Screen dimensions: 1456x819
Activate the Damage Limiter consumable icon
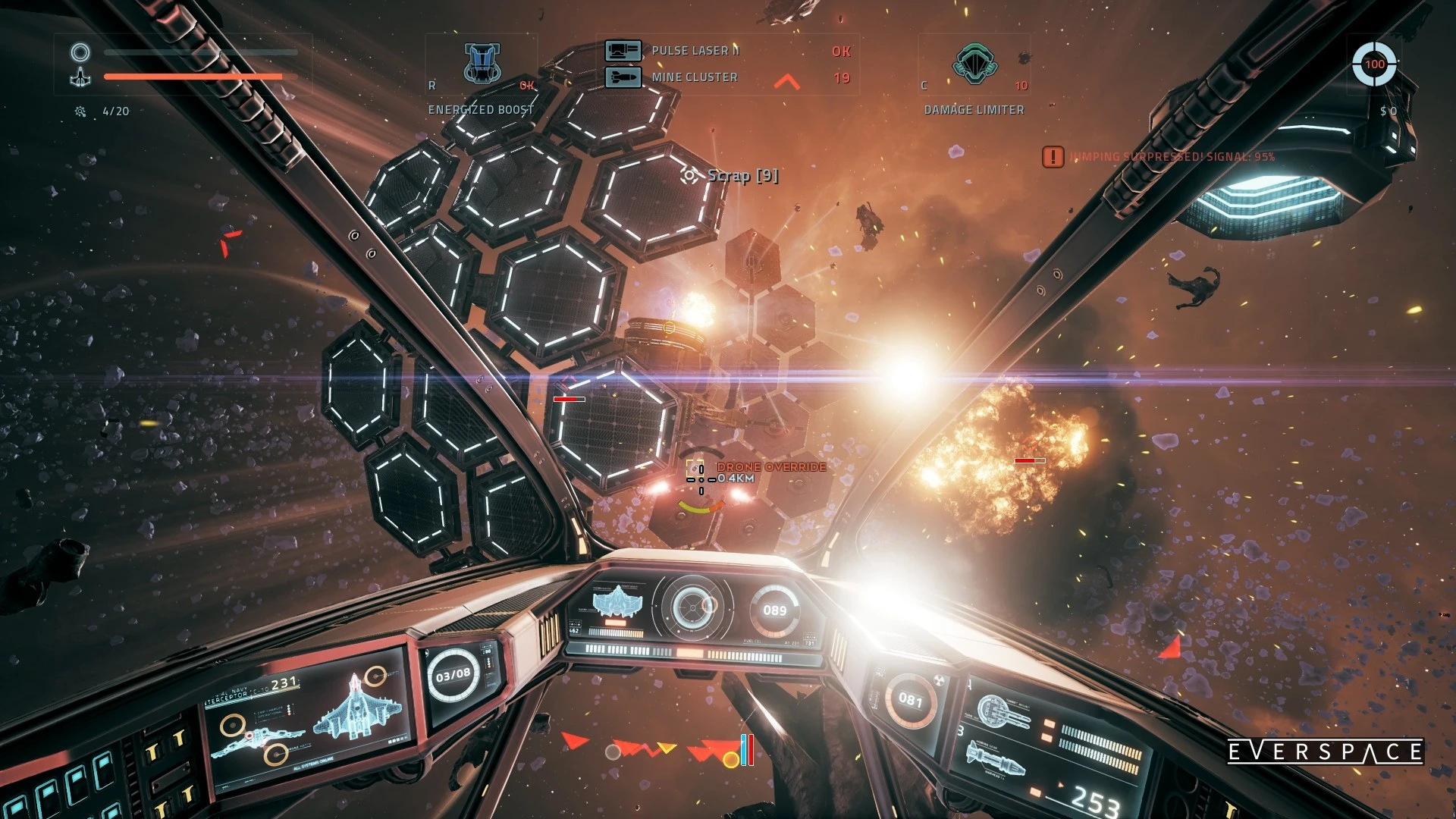click(x=975, y=63)
